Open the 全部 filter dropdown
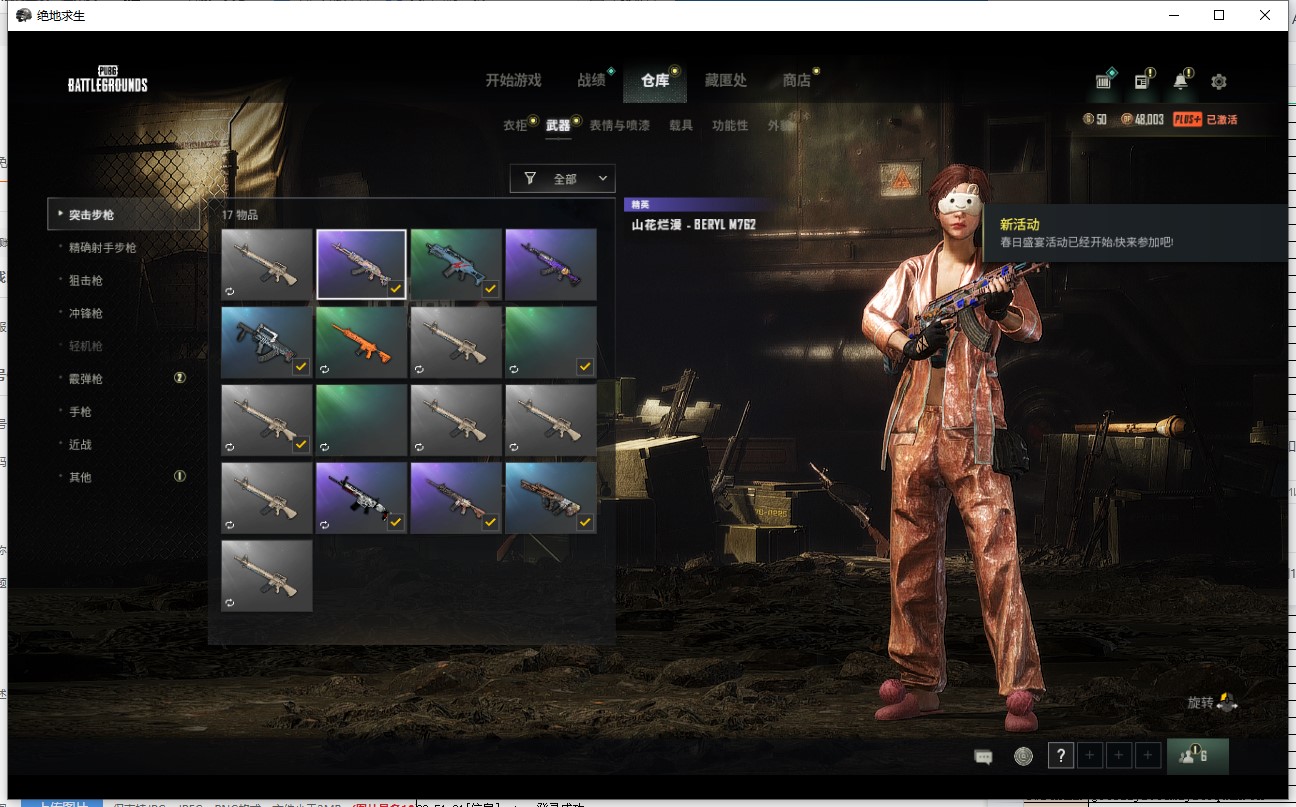1296x807 pixels. tap(563, 178)
